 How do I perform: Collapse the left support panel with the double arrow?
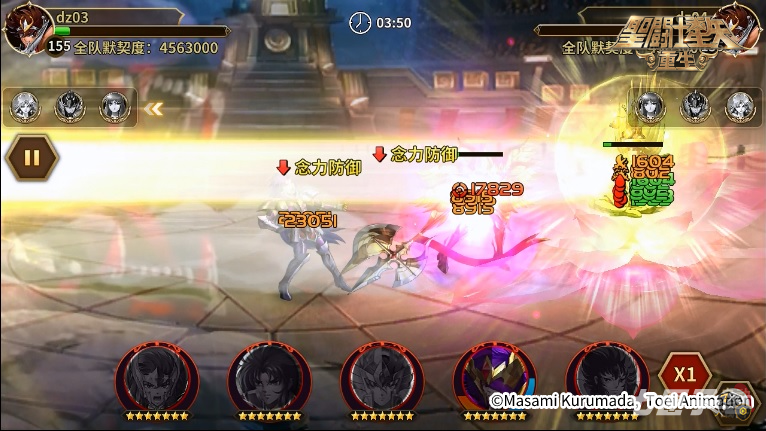[154, 108]
